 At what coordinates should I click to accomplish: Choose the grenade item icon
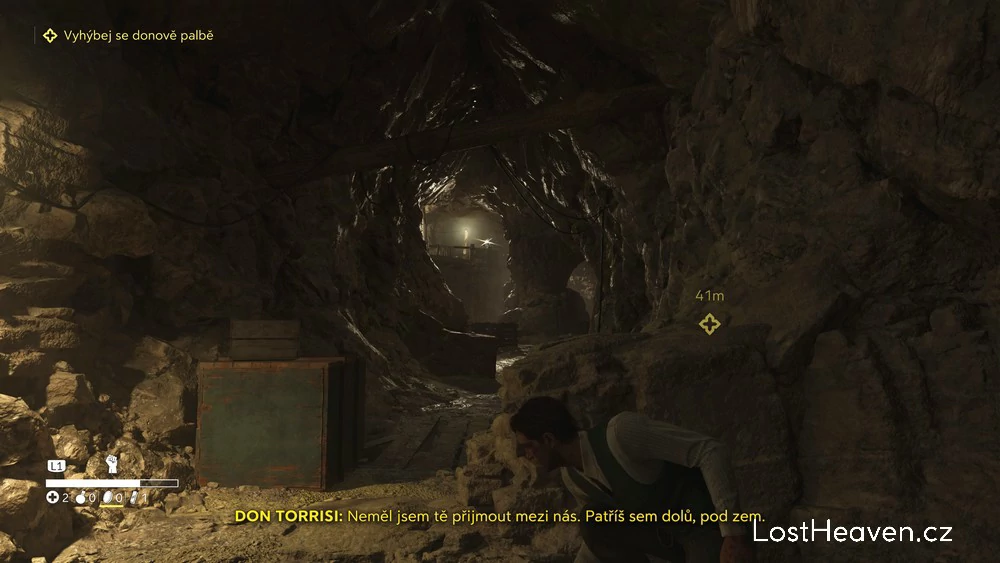pyautogui.click(x=106, y=497)
